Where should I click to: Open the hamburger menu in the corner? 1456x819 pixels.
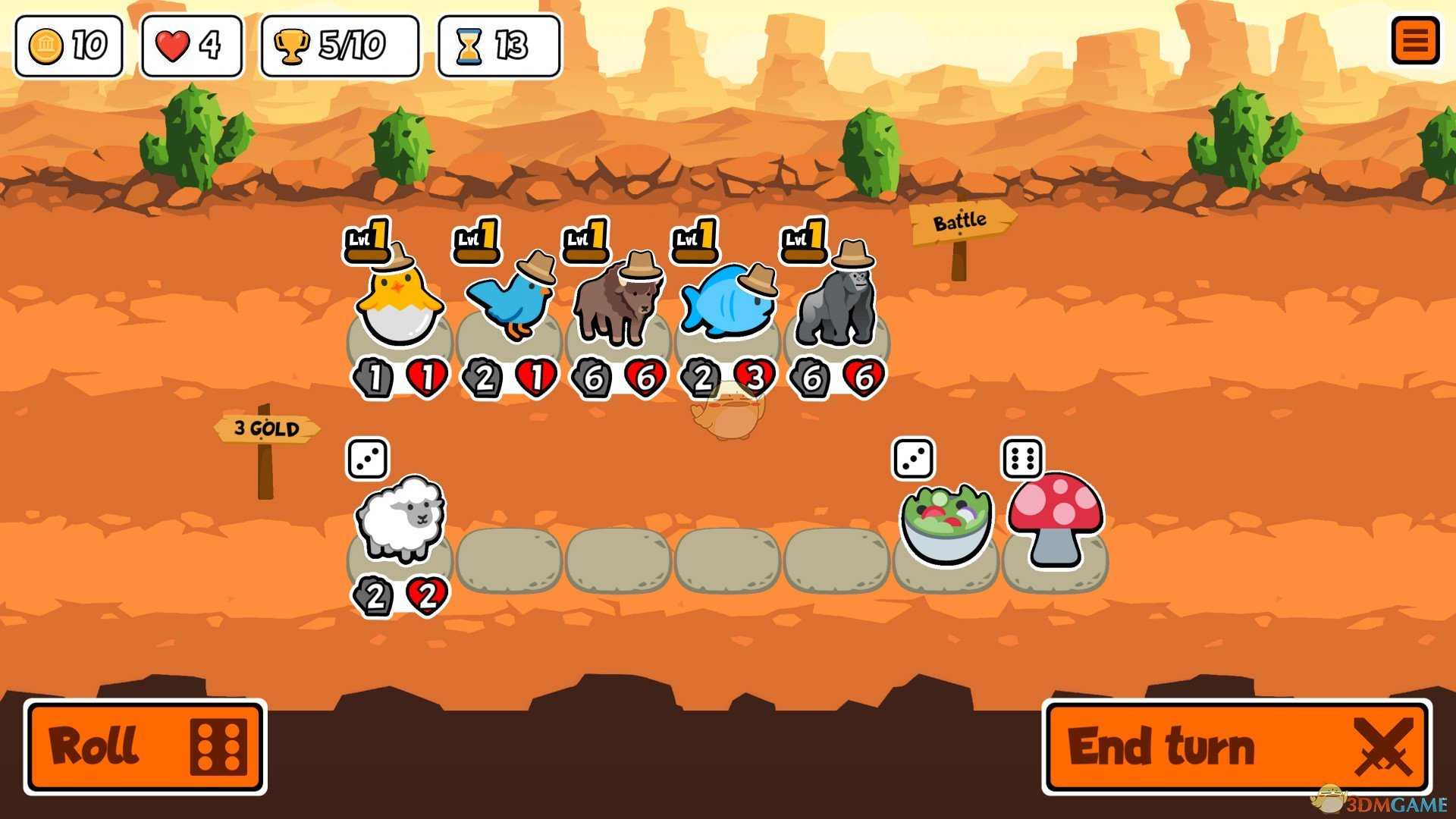(1415, 42)
